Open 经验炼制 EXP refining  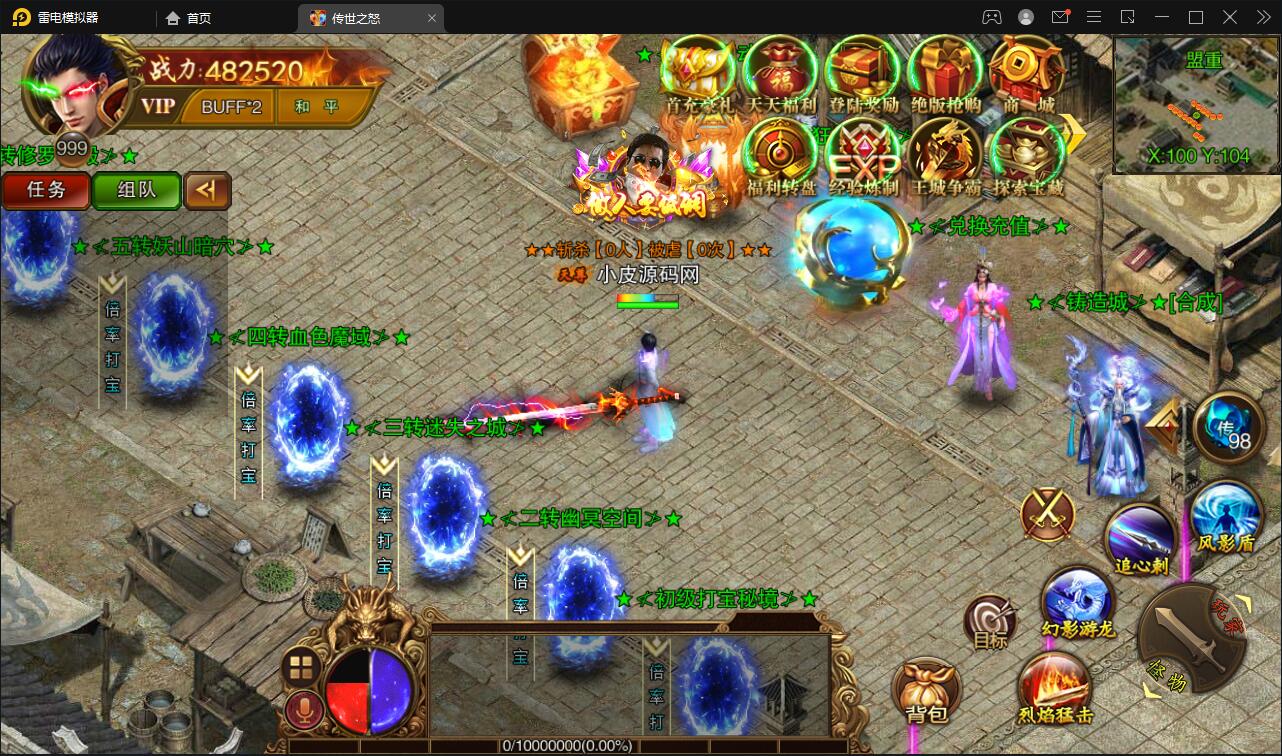click(863, 156)
